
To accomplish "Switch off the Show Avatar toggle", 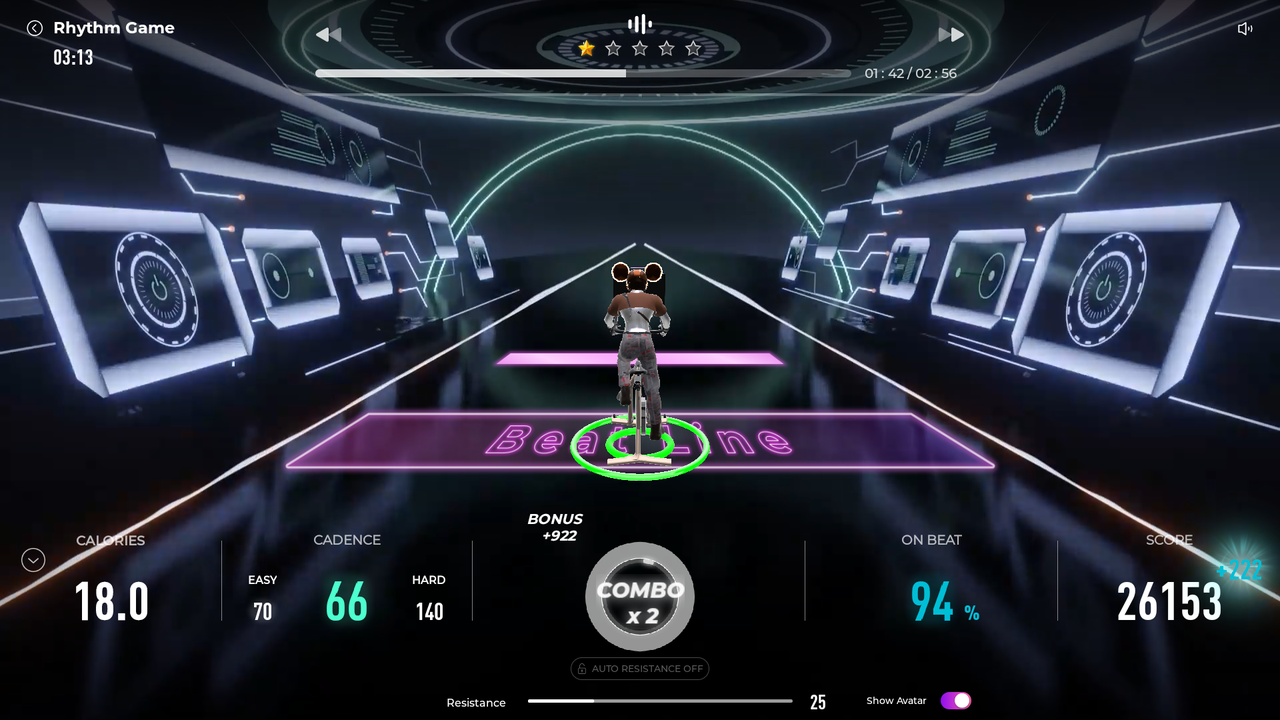I will point(955,701).
